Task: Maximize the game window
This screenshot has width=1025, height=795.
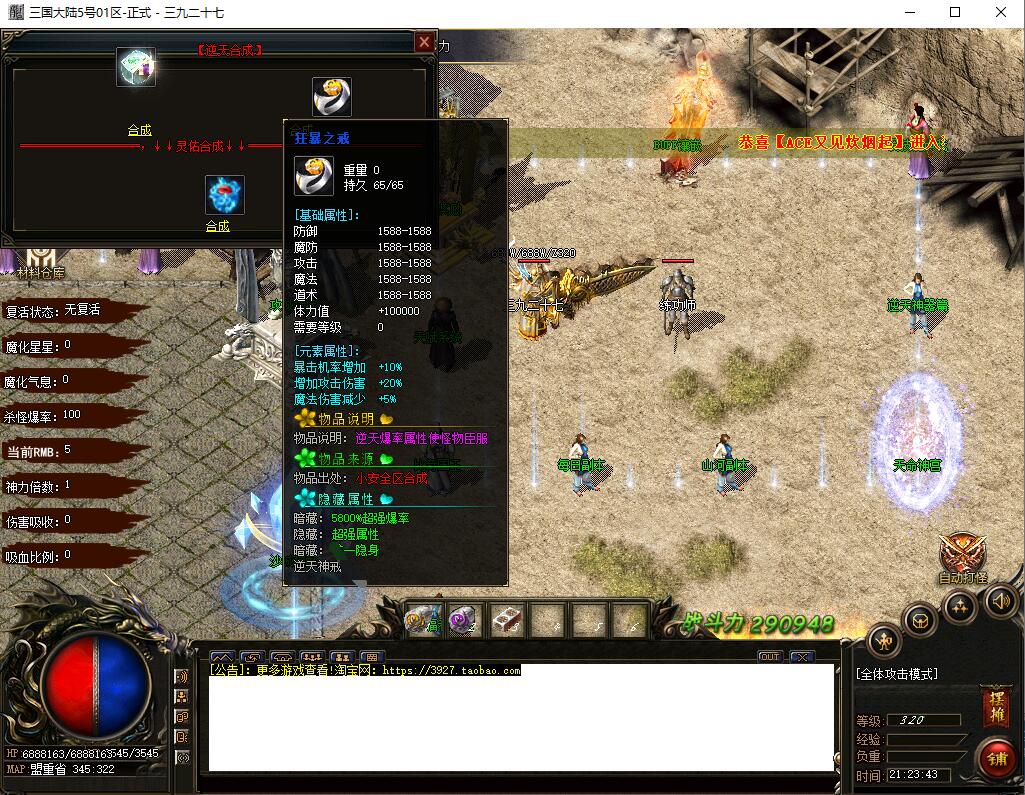Action: pyautogui.click(x=955, y=13)
